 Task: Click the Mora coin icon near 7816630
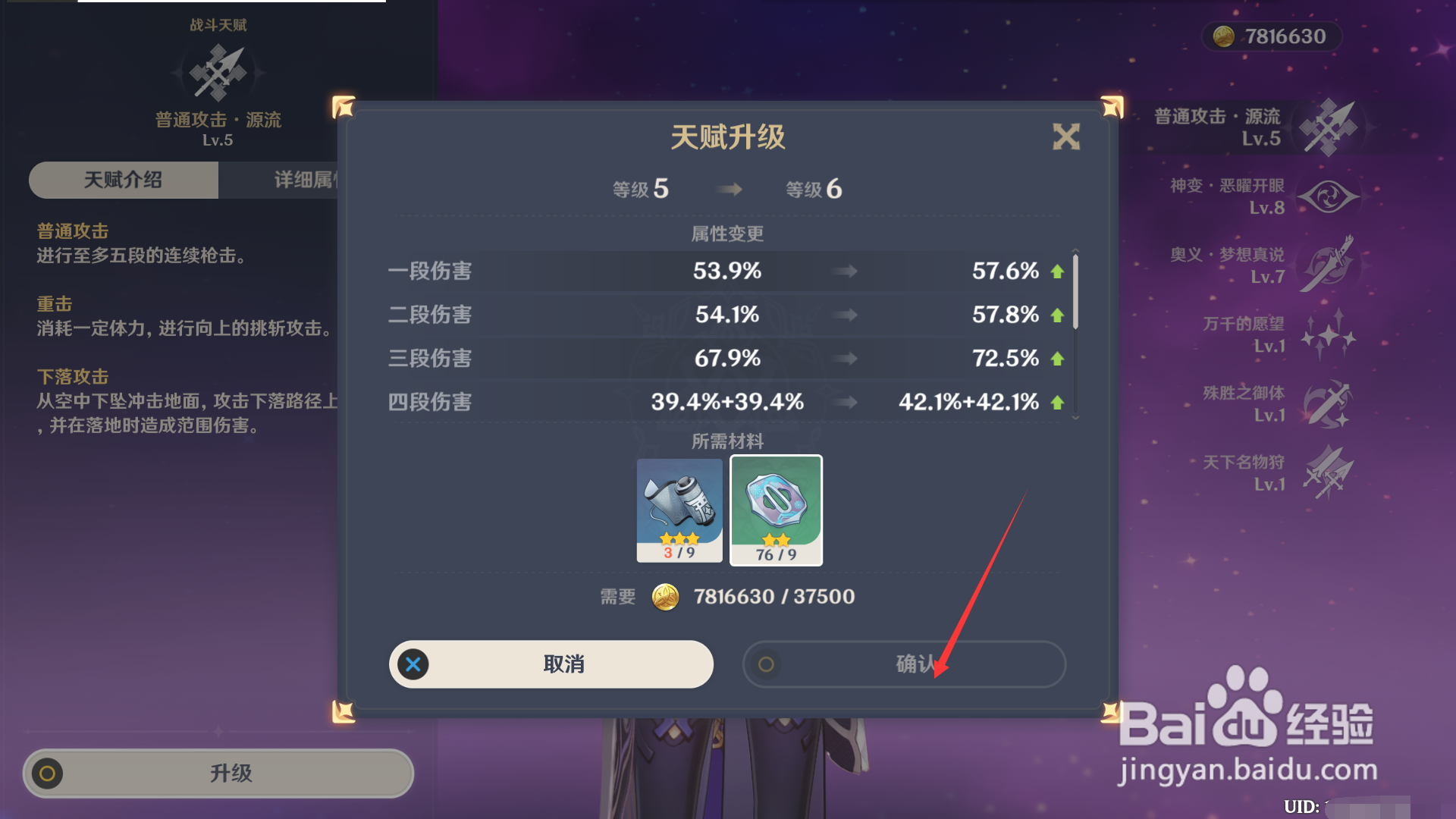pos(1224,36)
